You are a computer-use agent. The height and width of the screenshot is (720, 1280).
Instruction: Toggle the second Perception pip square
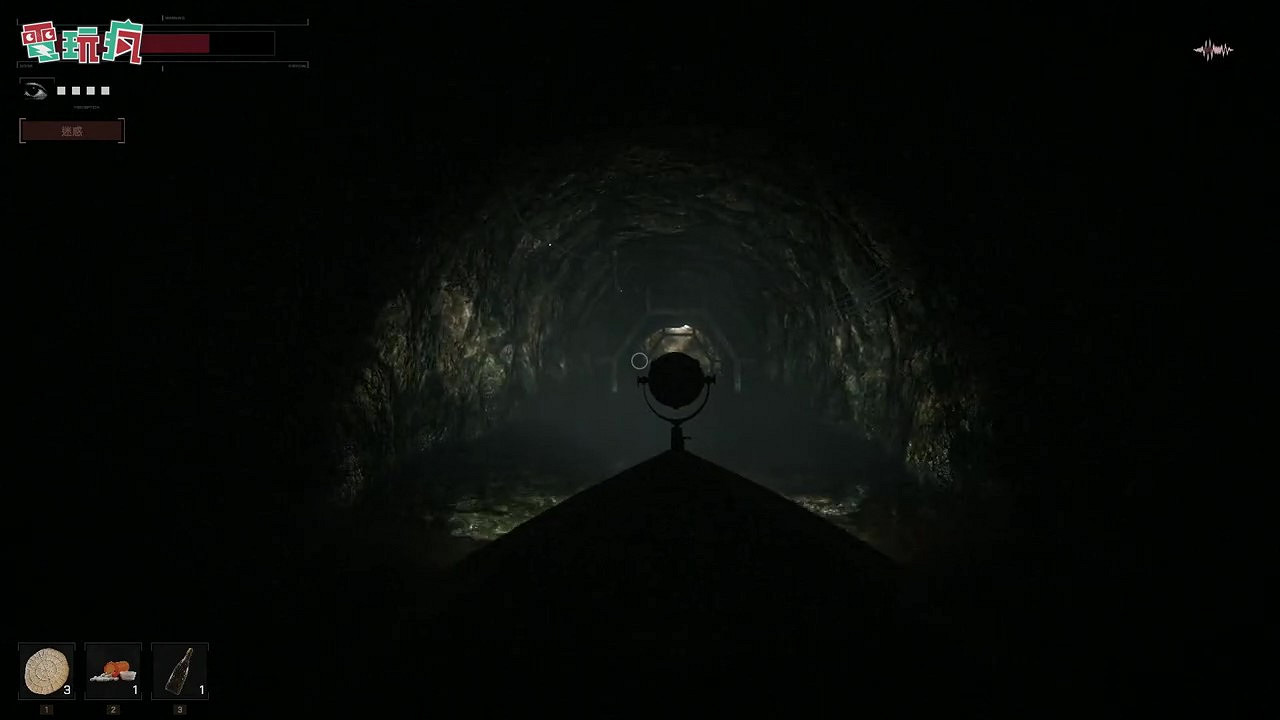pyautogui.click(x=75, y=90)
